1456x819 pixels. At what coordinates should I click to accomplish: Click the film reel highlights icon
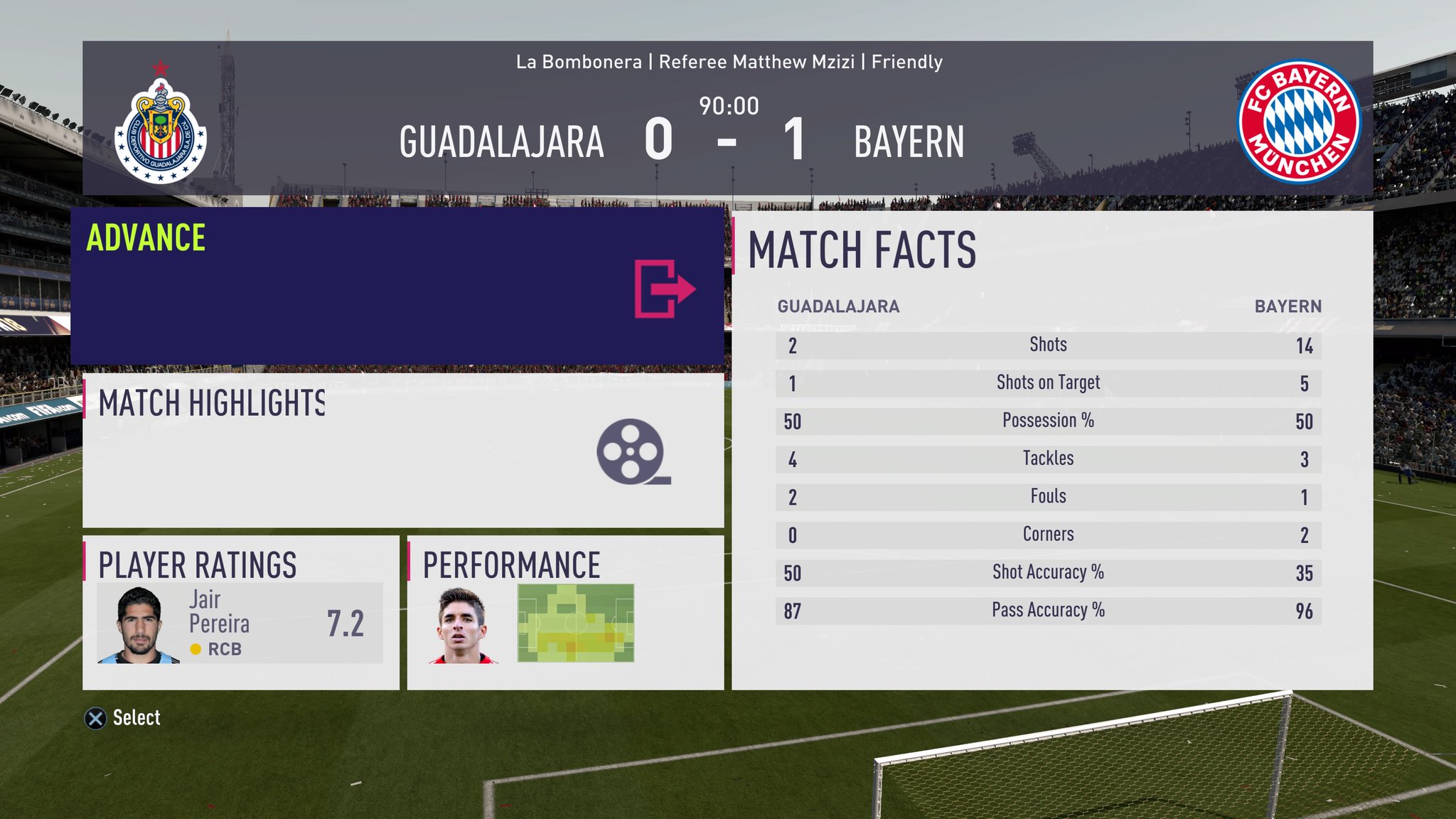pos(633,452)
